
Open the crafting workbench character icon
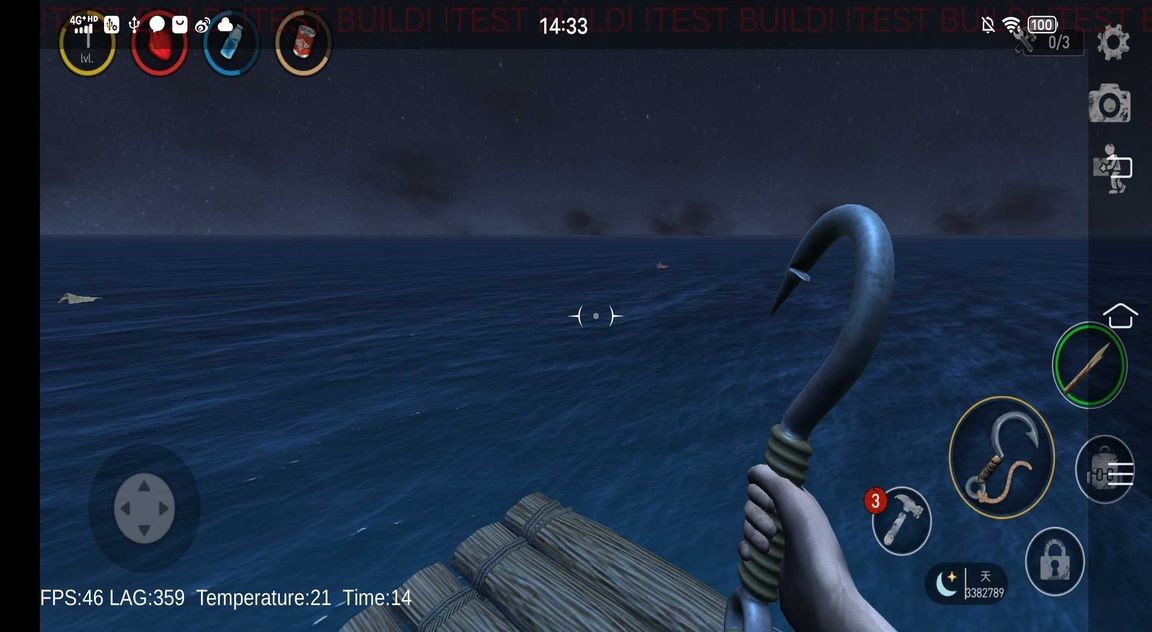(1112, 169)
